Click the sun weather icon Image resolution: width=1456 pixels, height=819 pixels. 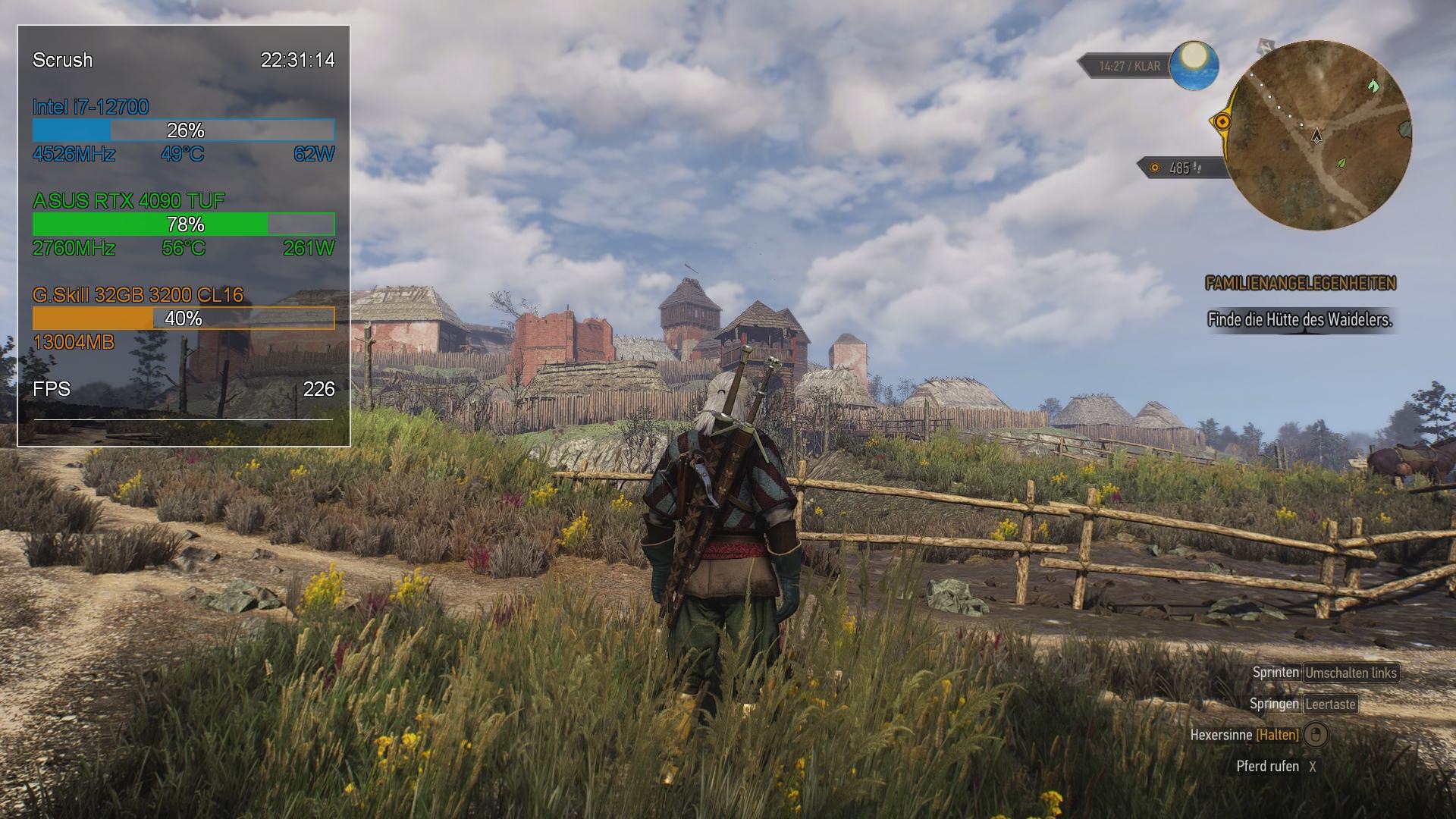pos(1194,64)
